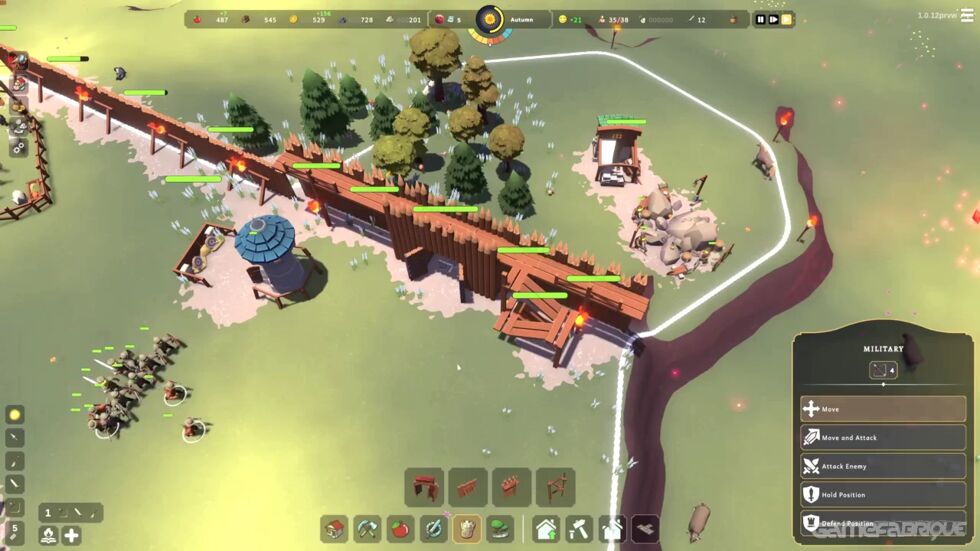Screen dimensions: 980x551
Task: Select squad group number 1
Action: click(x=48, y=513)
